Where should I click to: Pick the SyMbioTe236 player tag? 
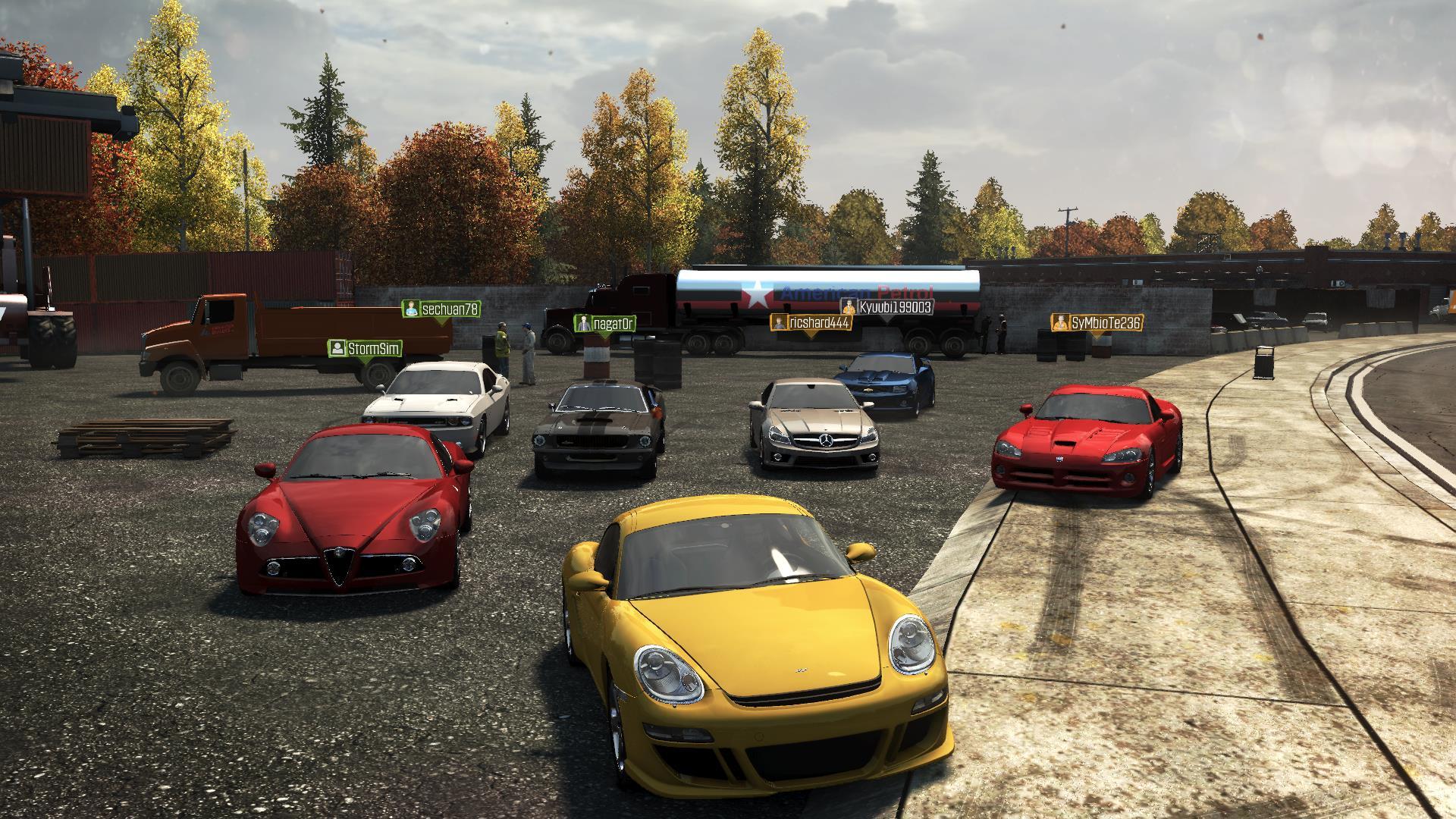tap(1097, 323)
